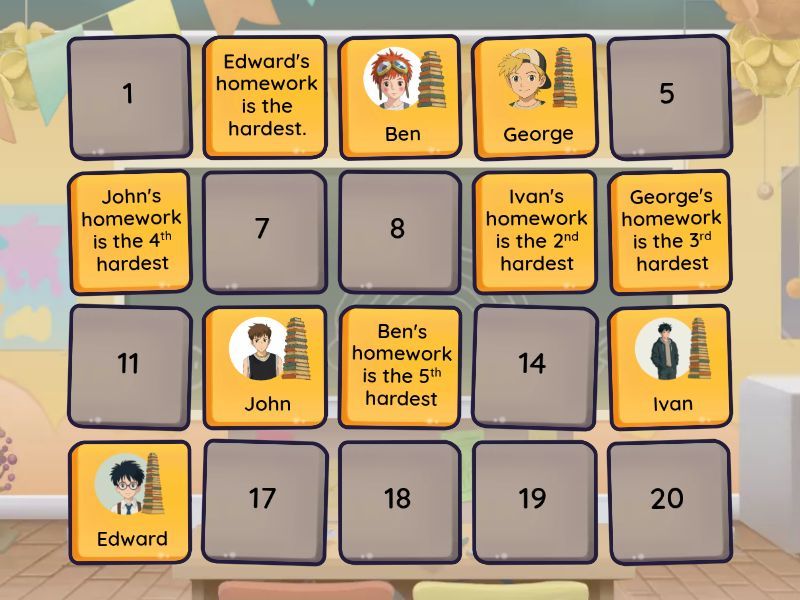Screen dimensions: 800x600
Task: Click George's homework is the 3rd hardest card
Action: click(x=672, y=231)
